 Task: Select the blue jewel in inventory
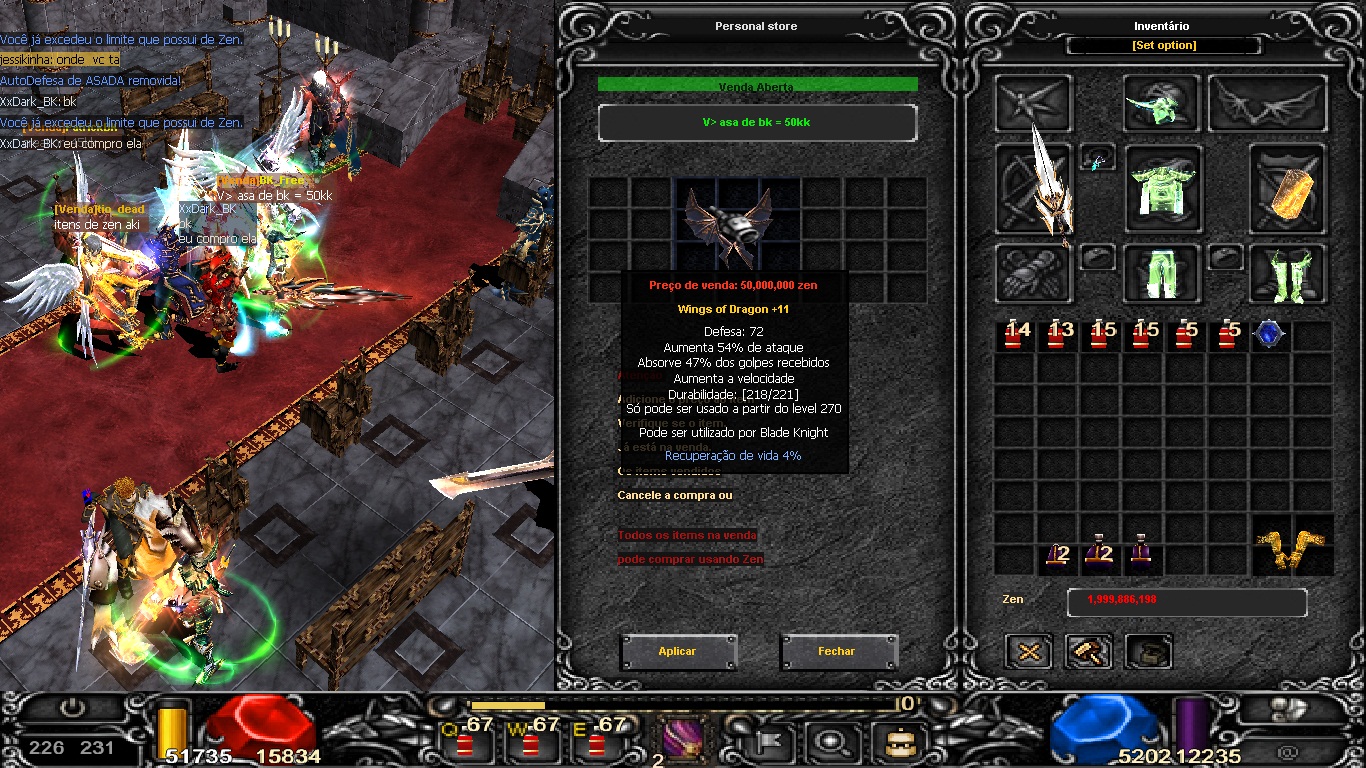[x=1269, y=335]
